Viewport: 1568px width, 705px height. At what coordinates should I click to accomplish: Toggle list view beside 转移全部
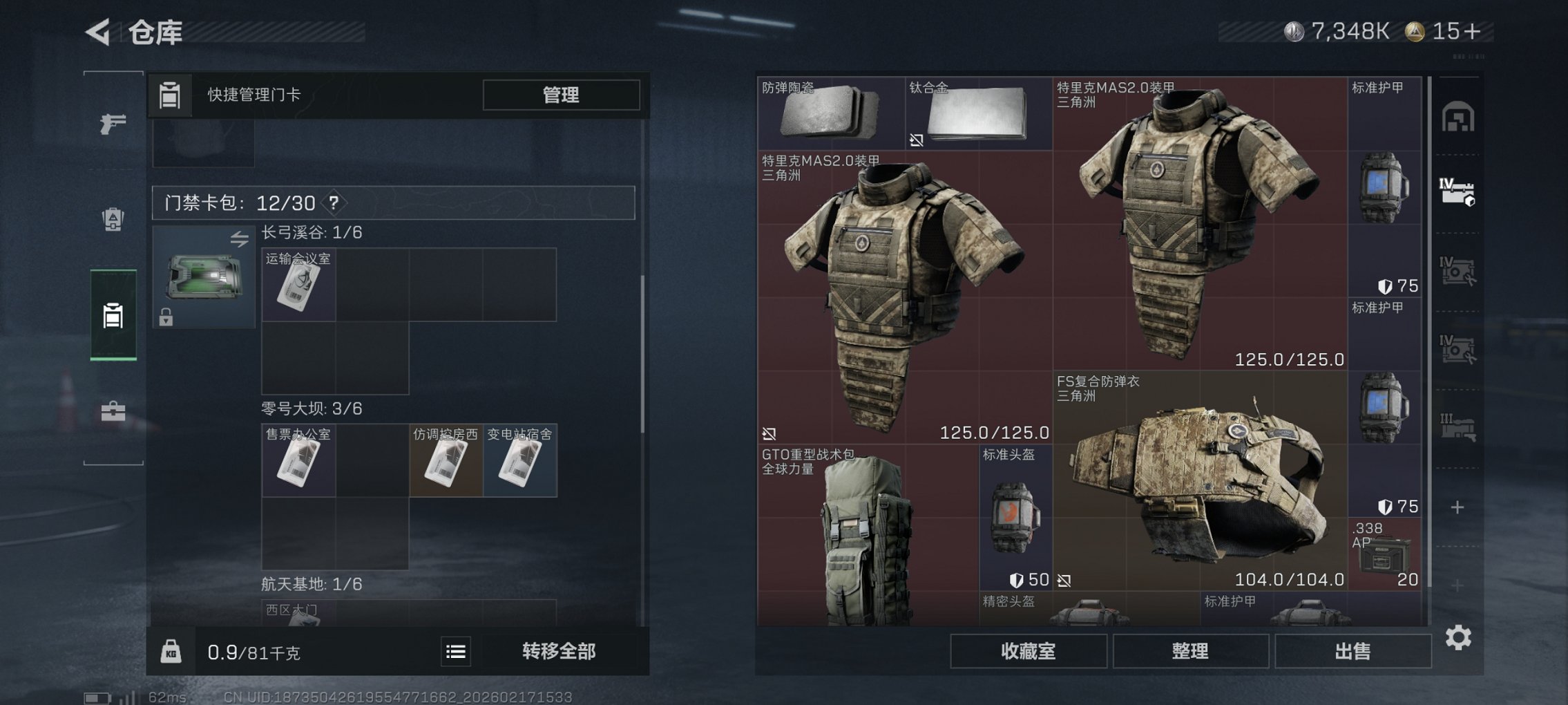pyautogui.click(x=455, y=651)
